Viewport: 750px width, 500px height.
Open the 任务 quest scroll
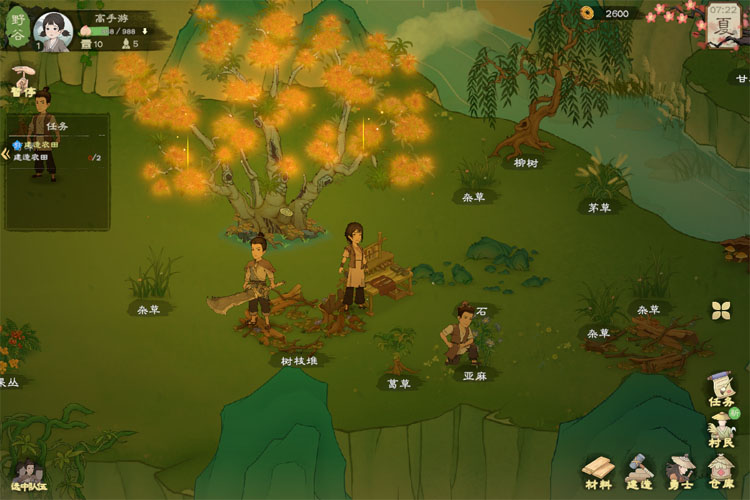[721, 389]
